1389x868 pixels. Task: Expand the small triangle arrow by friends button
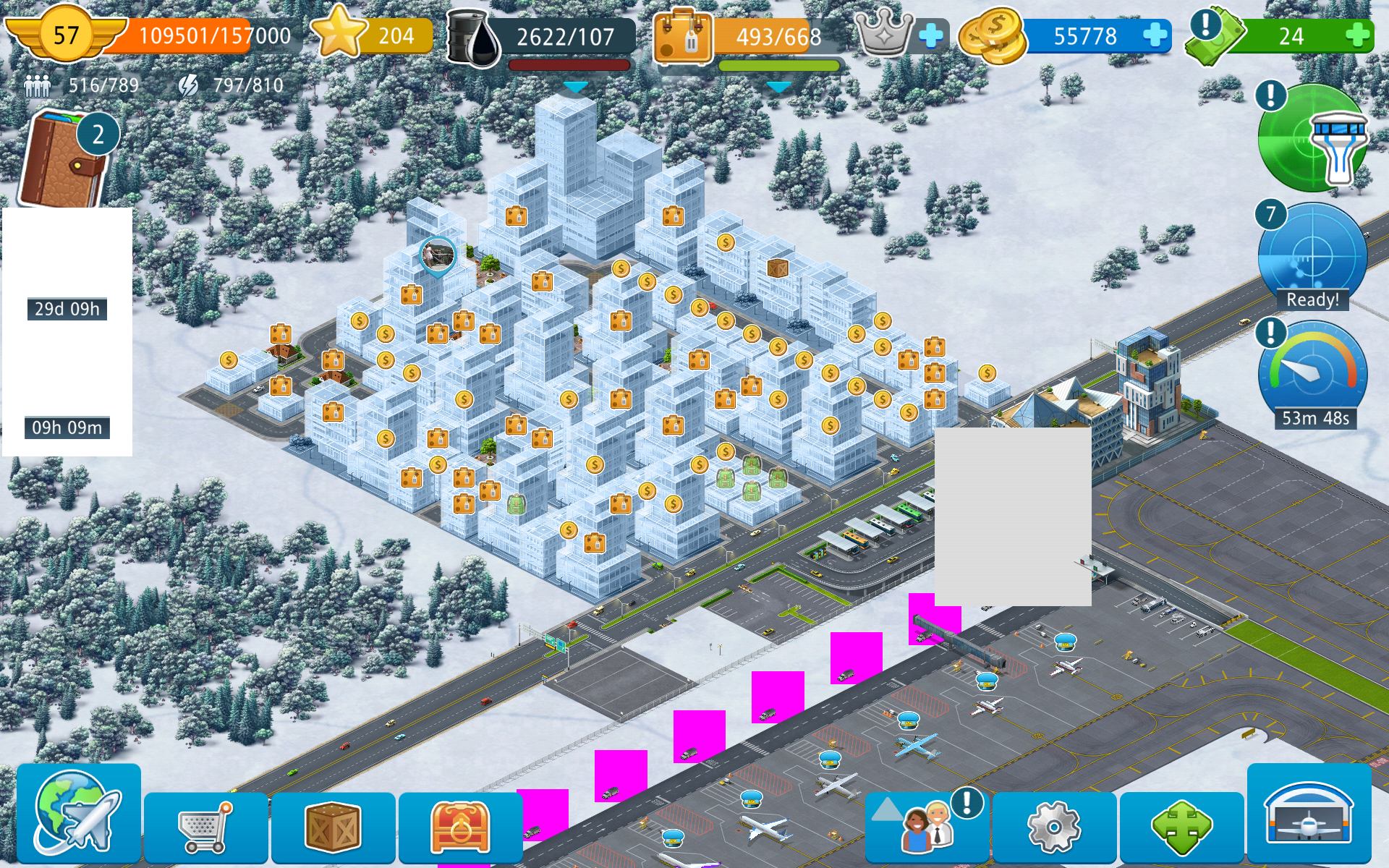coord(885,809)
